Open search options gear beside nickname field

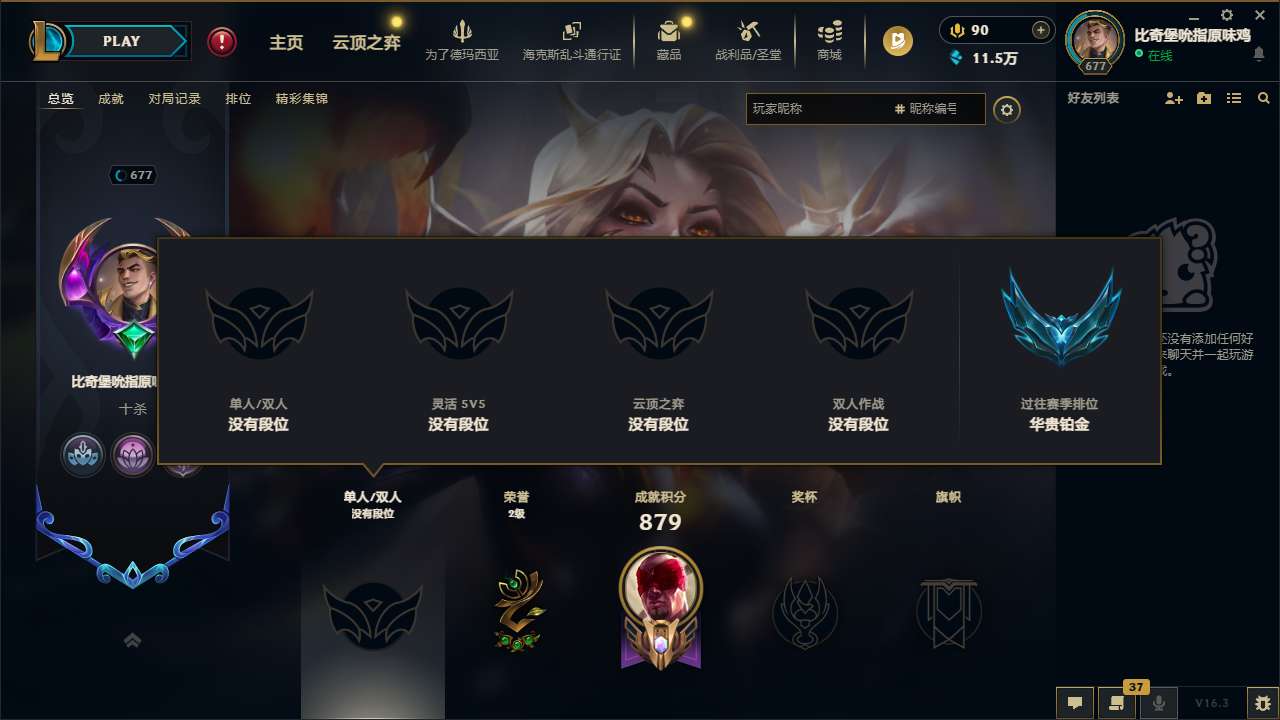tap(1007, 109)
